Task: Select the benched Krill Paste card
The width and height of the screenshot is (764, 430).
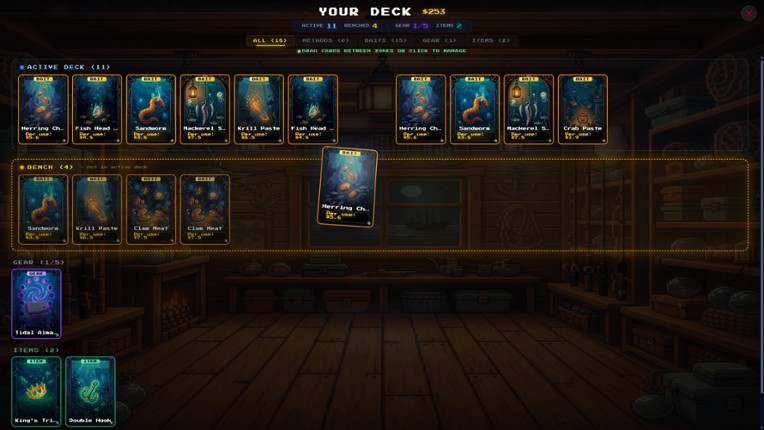Action: point(97,209)
